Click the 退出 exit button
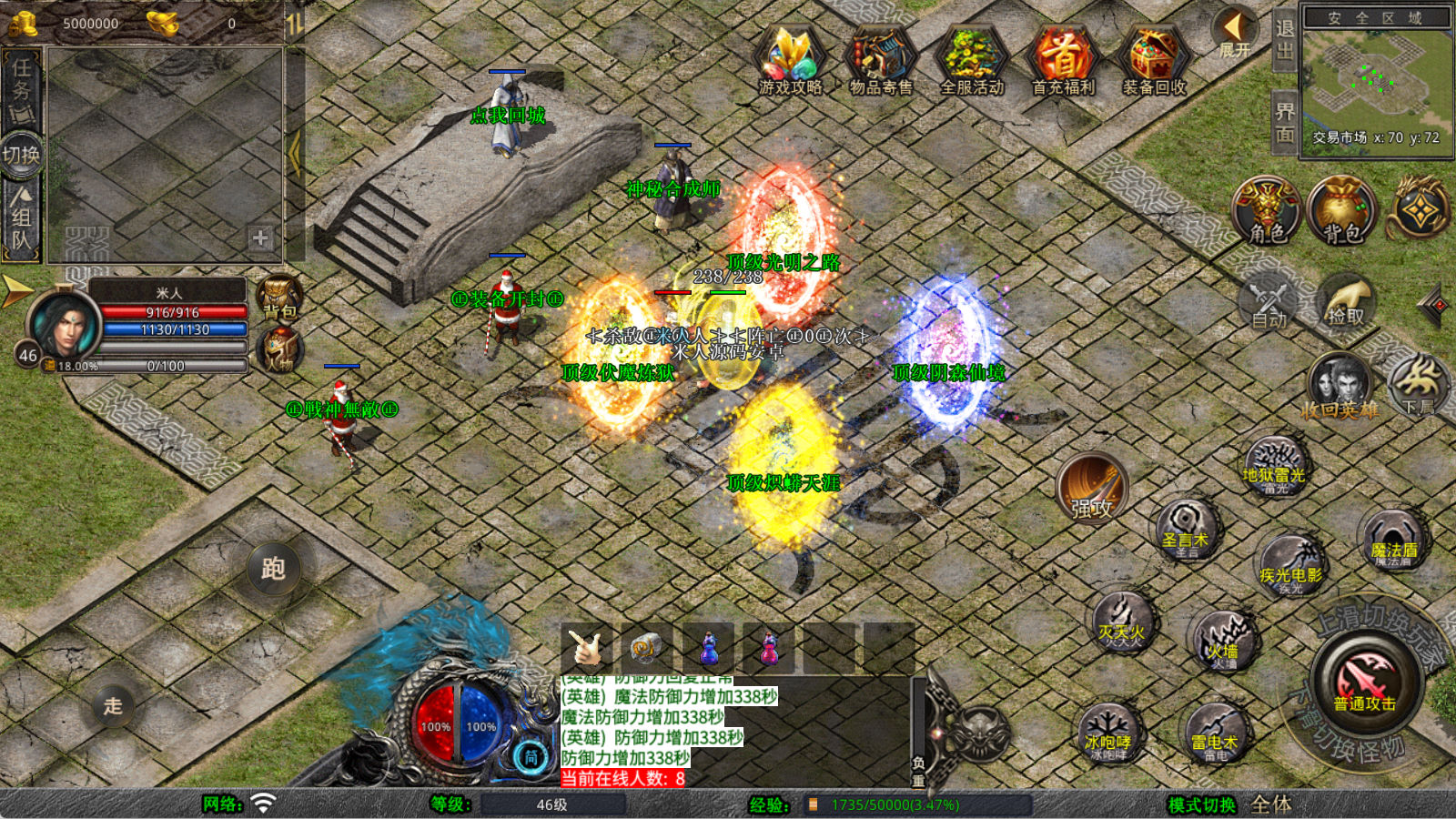Image resolution: width=1456 pixels, height=819 pixels. pyautogui.click(x=1284, y=39)
